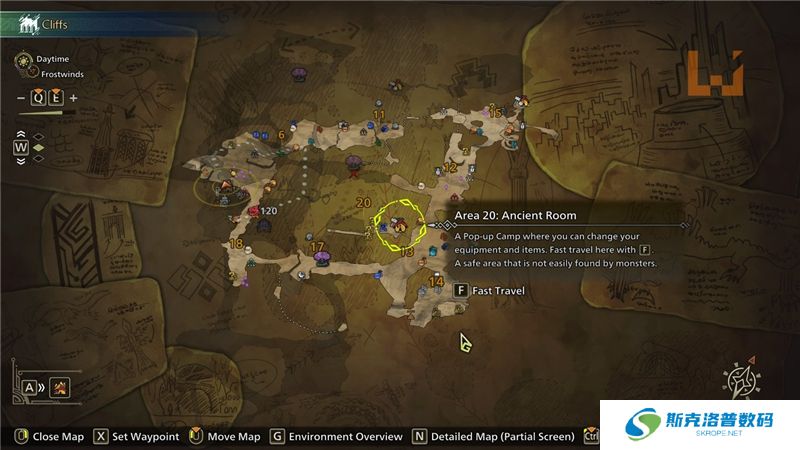Click the camp shortcut icon in the bottom-left frame
The width and height of the screenshot is (800, 450).
[60, 387]
